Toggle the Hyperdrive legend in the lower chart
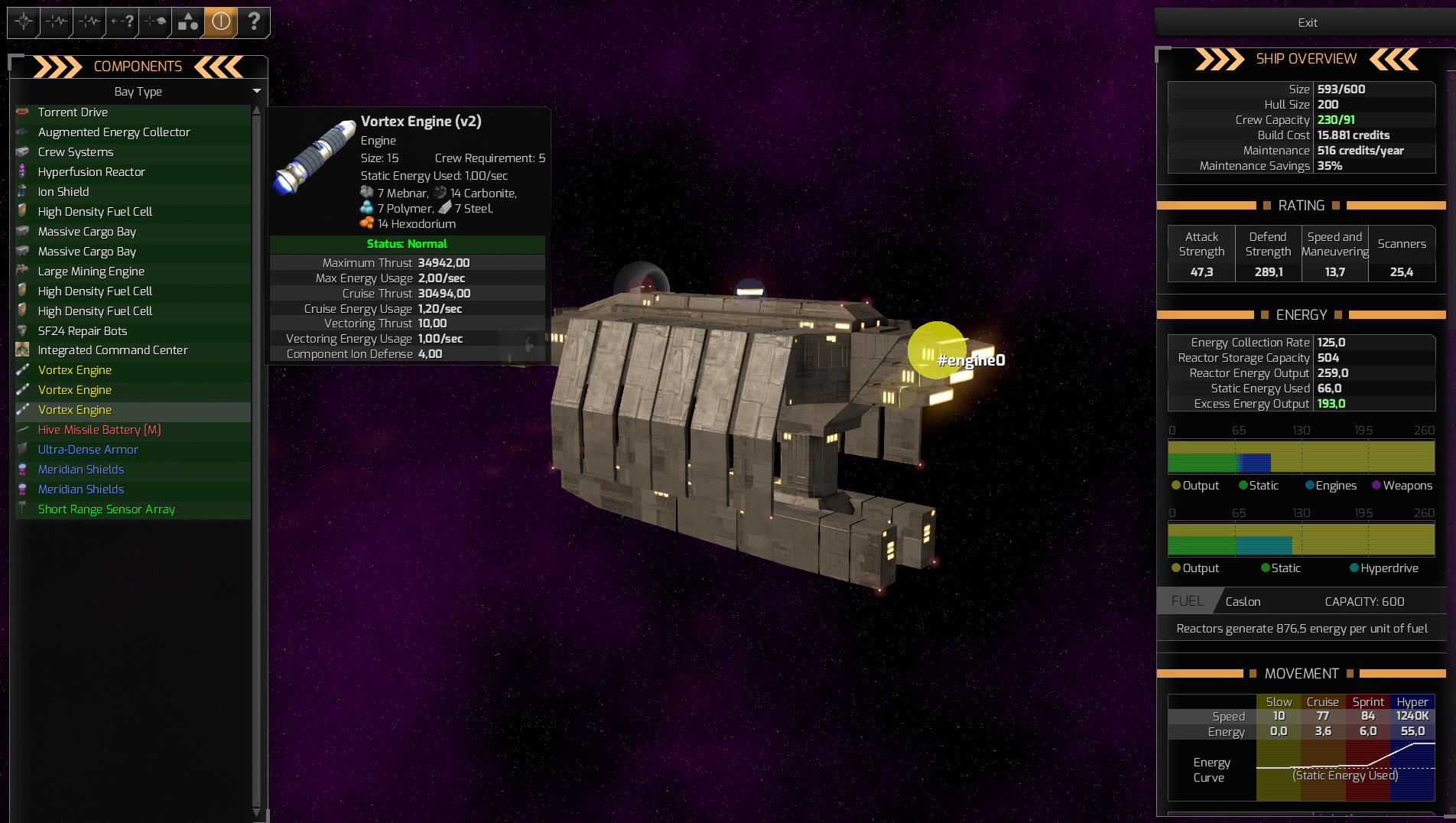 pyautogui.click(x=1384, y=568)
